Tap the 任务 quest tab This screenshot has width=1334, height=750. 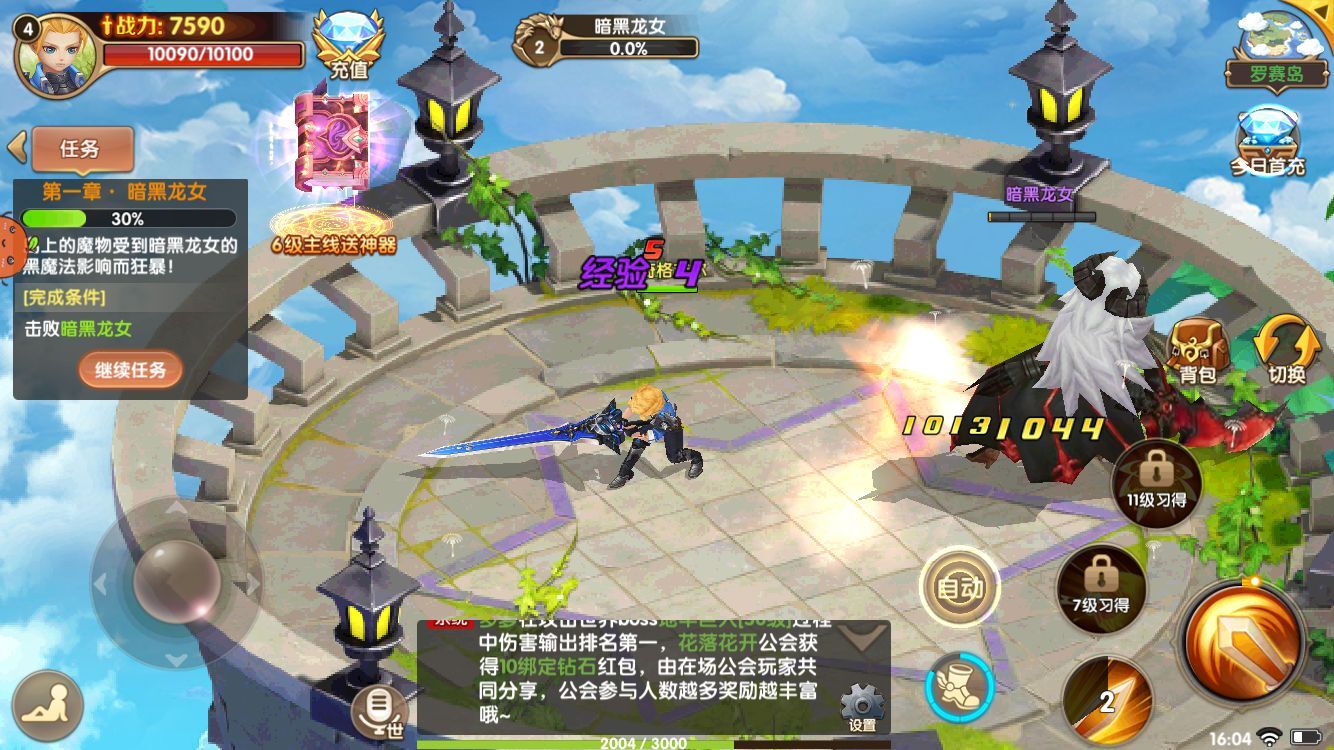(82, 149)
